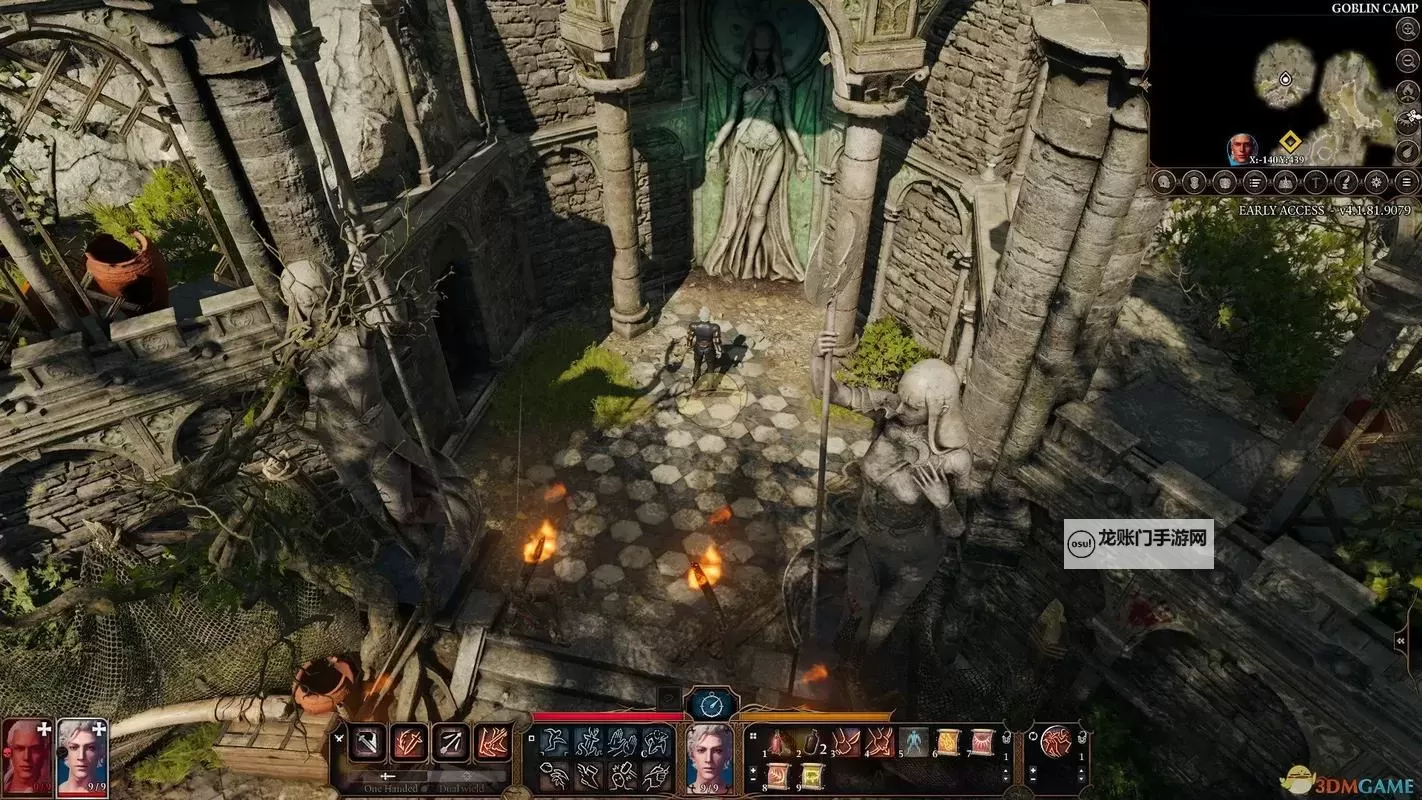Click the center character portrait on hotbar
Viewport: 1422px width, 800px height.
click(710, 754)
